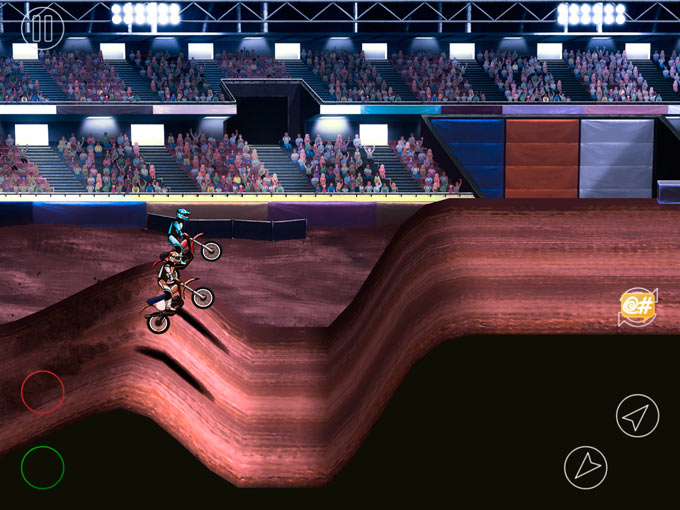Tap the lean arrow pointing up-right
The height and width of the screenshot is (510, 680).
pyautogui.click(x=637, y=415)
